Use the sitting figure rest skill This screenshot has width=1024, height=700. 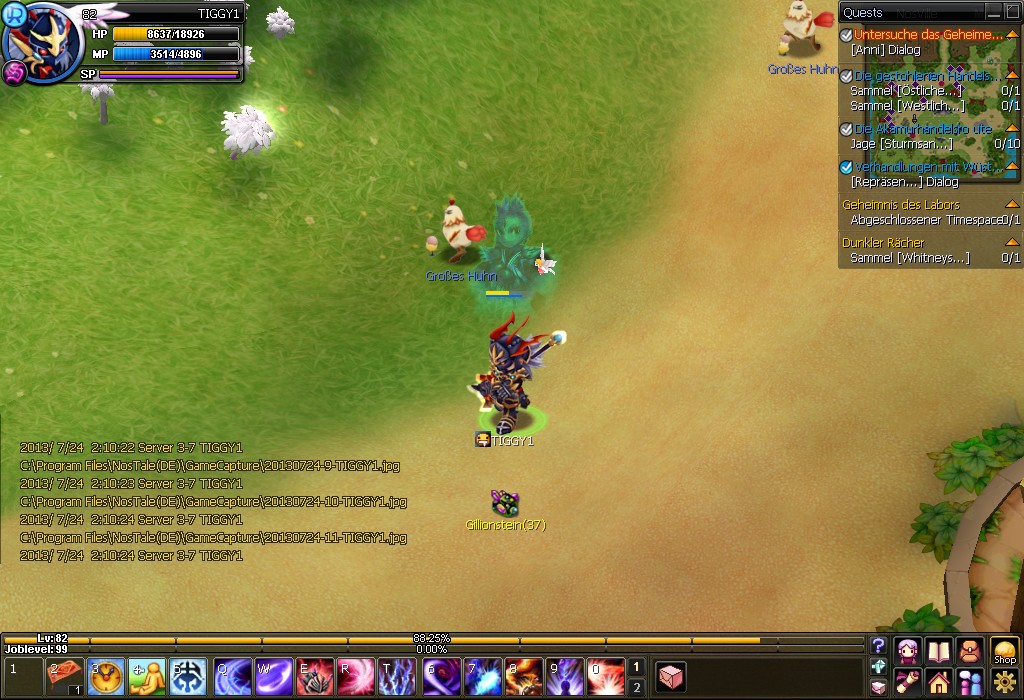point(147,676)
